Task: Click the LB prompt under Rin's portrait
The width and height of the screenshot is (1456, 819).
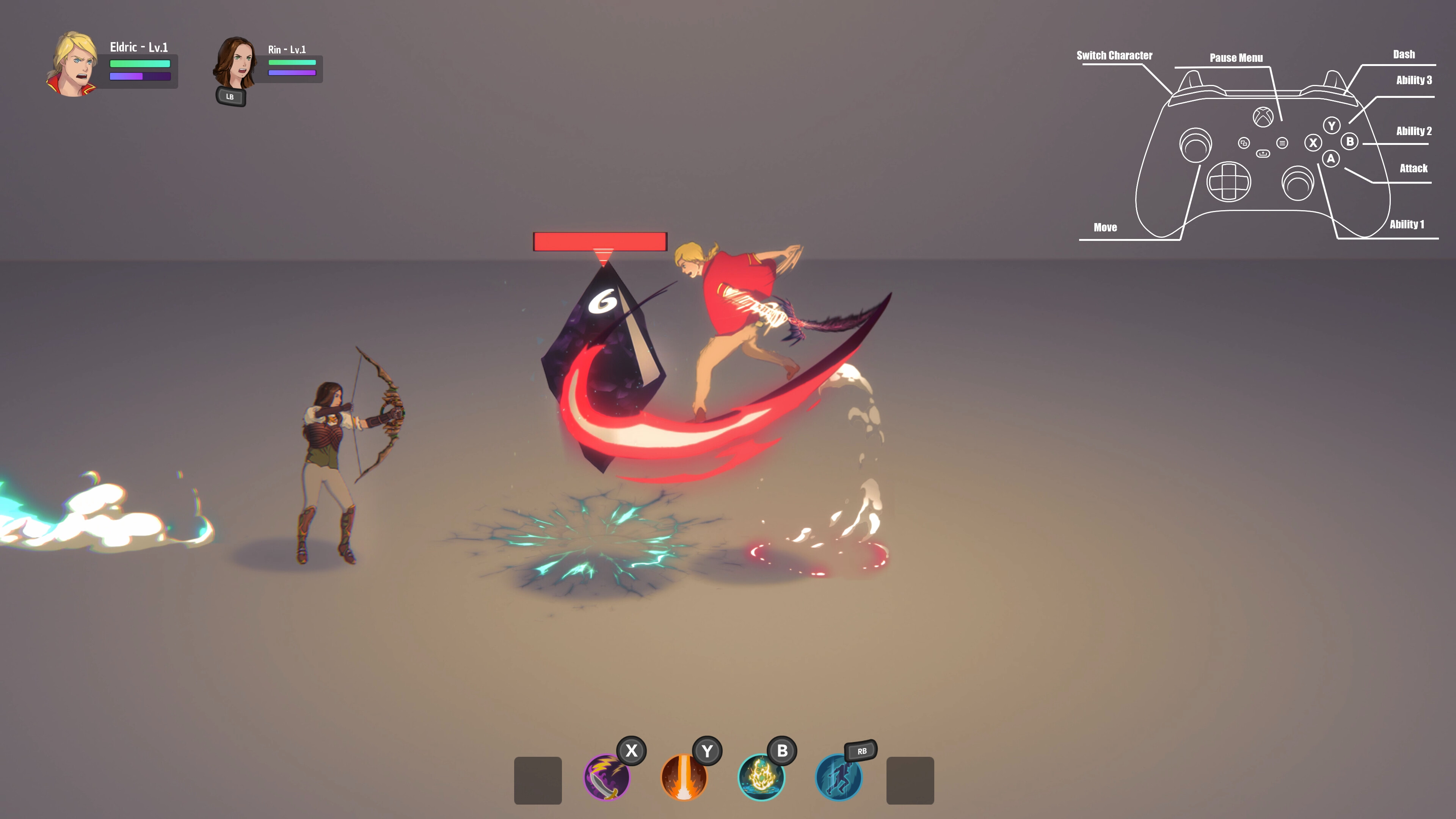Action: pos(231,97)
